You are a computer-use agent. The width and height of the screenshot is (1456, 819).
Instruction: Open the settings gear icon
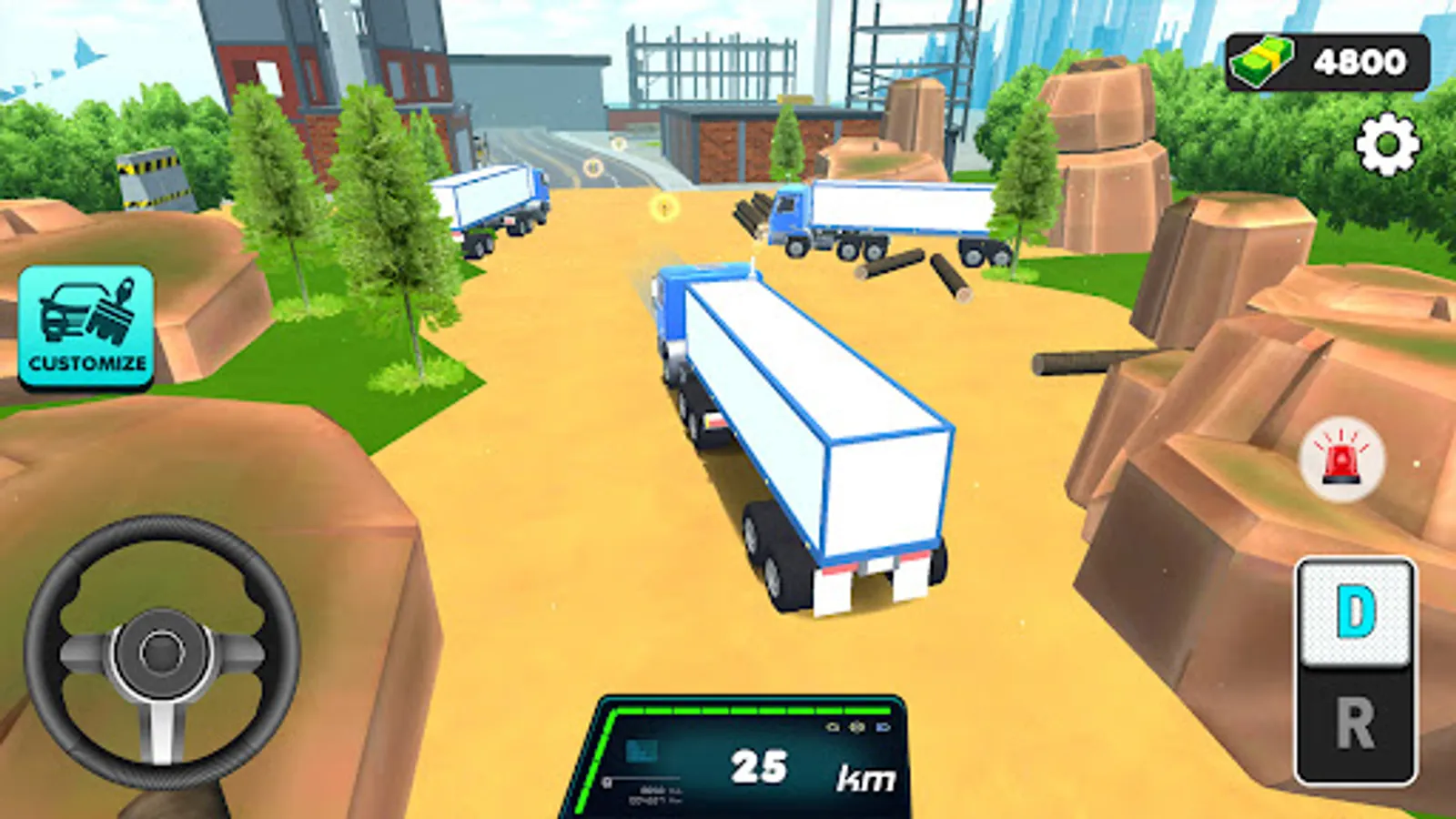[x=1390, y=142]
